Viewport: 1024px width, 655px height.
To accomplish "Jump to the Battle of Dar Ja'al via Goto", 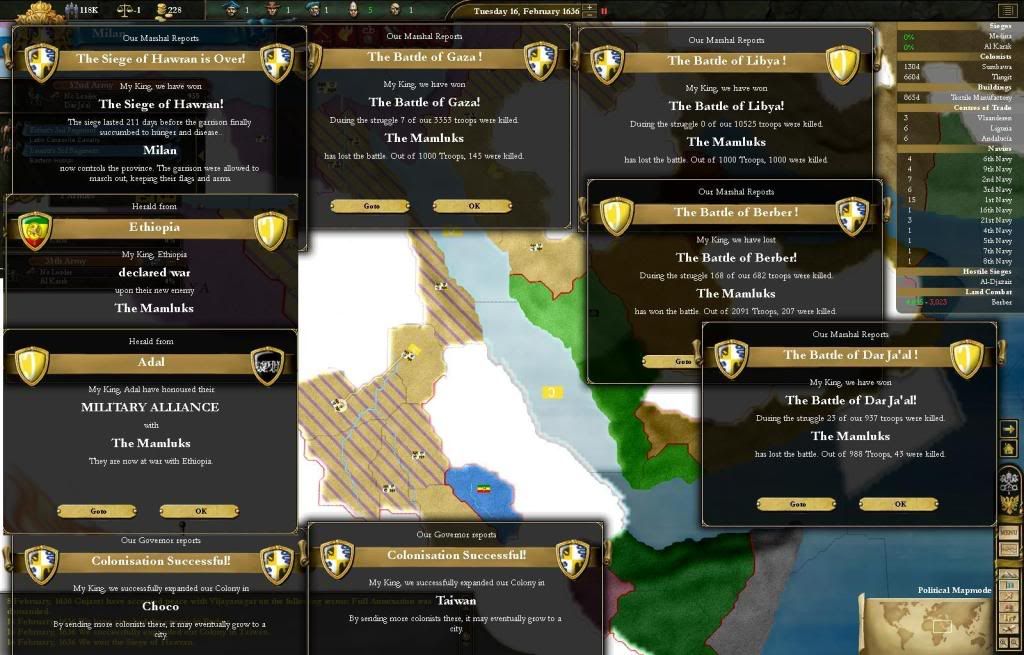I will [x=797, y=504].
